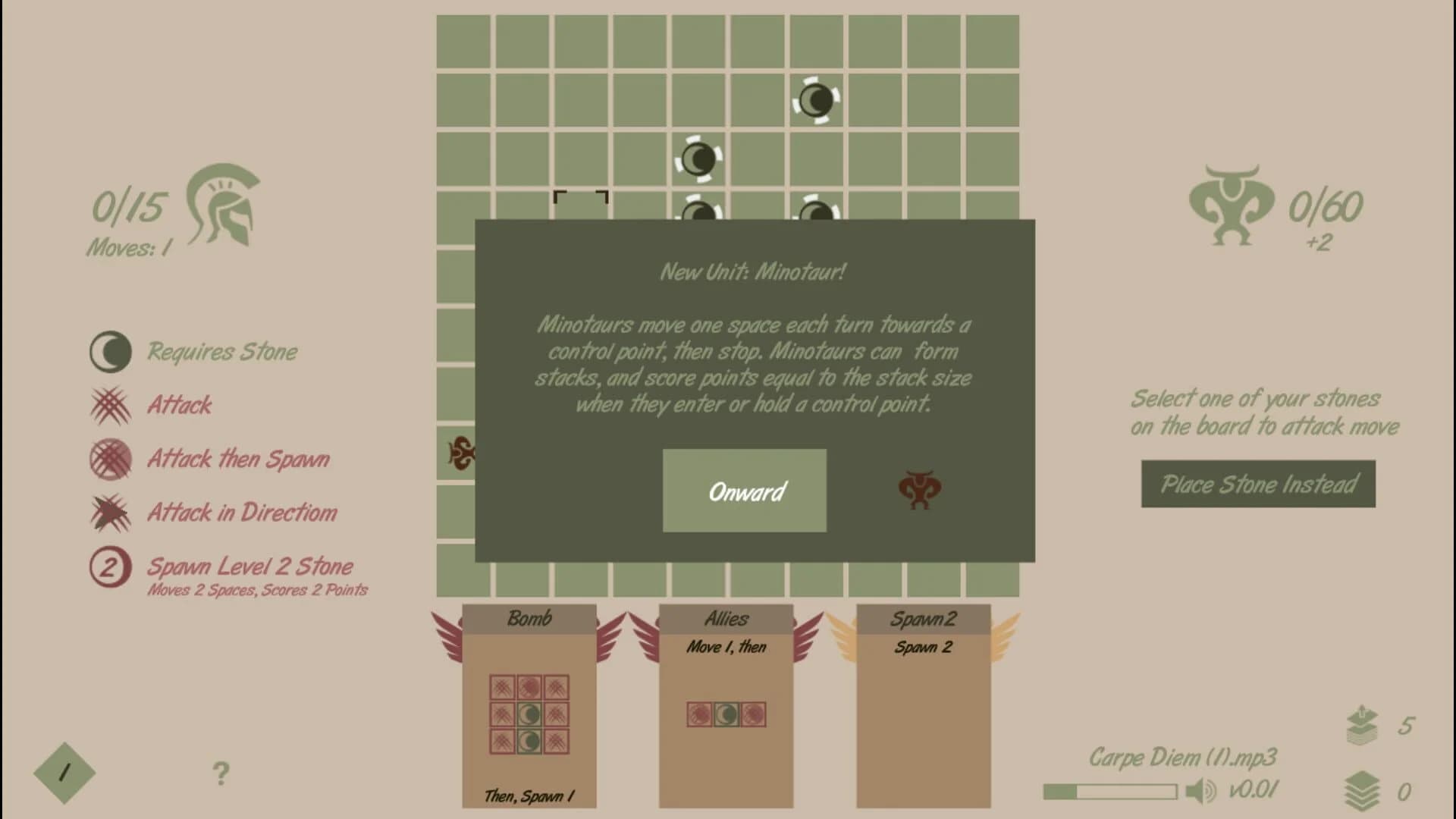Click the Attack crossed-slashes legend icon
The height and width of the screenshot is (819, 1456).
pos(112,406)
